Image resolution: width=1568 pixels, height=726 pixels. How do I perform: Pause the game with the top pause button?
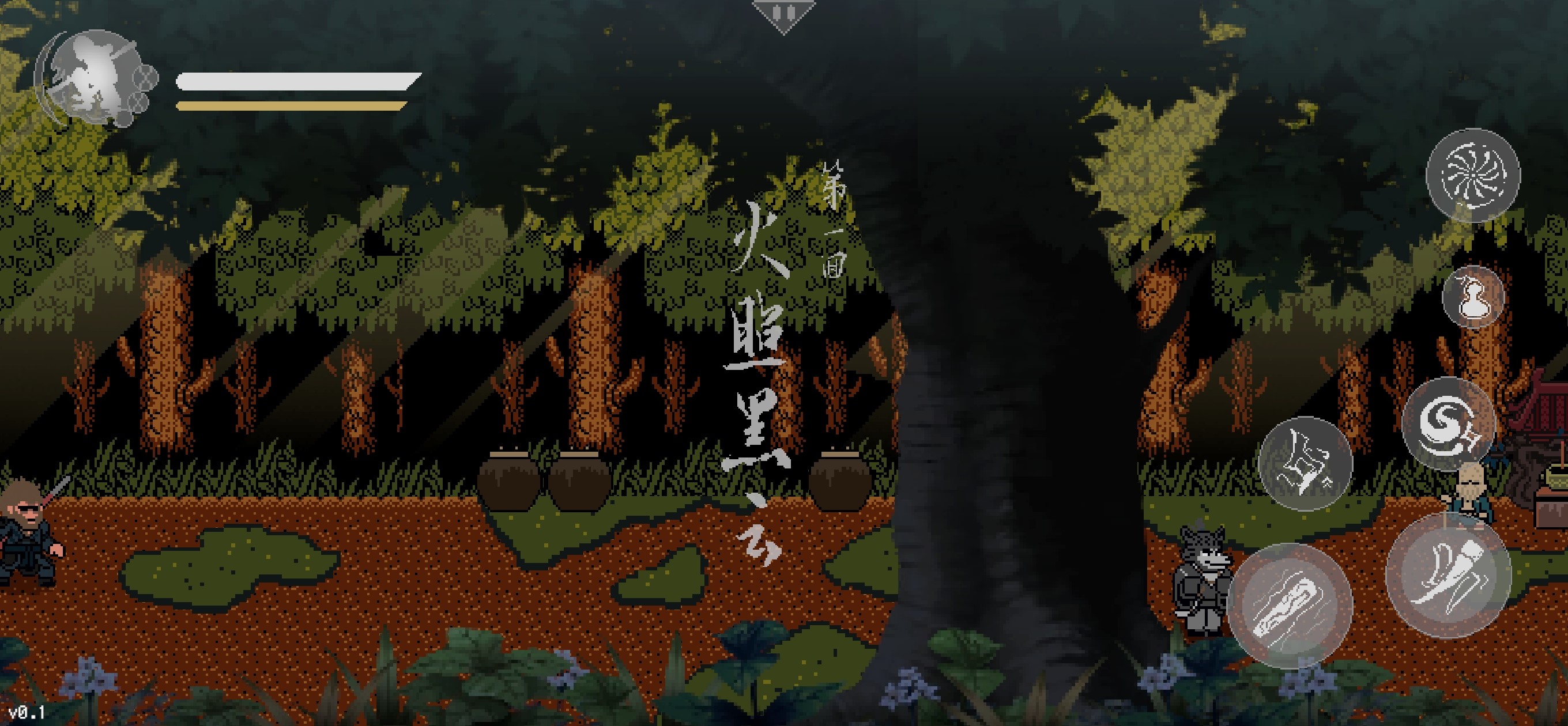point(783,13)
